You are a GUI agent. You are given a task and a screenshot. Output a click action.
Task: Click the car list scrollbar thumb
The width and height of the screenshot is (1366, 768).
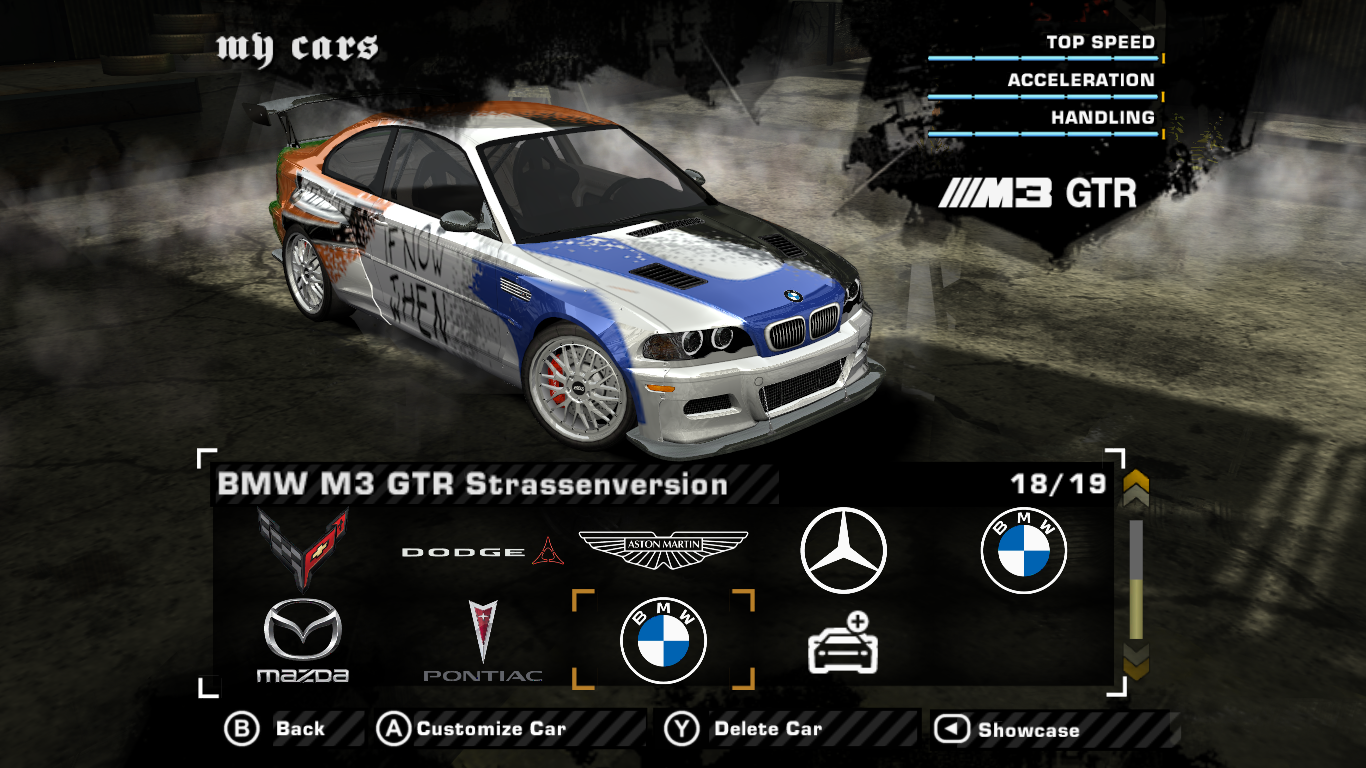[x=1136, y=608]
